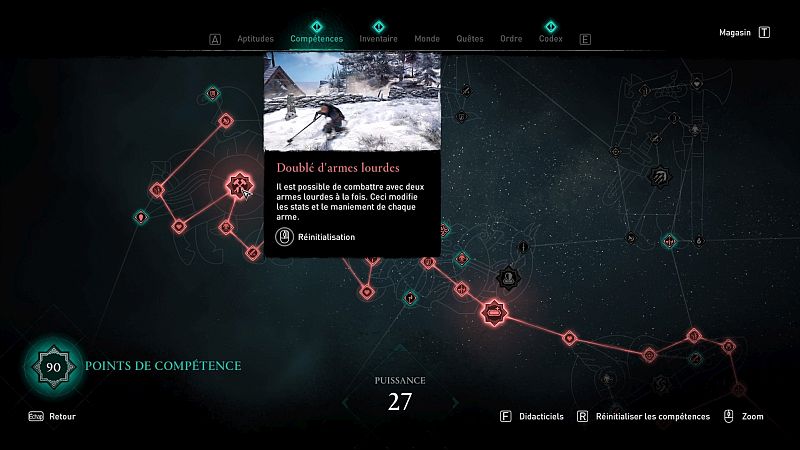Image resolution: width=800 pixels, height=450 pixels.
Task: Select the large arrow skill node
Action: coord(661,177)
